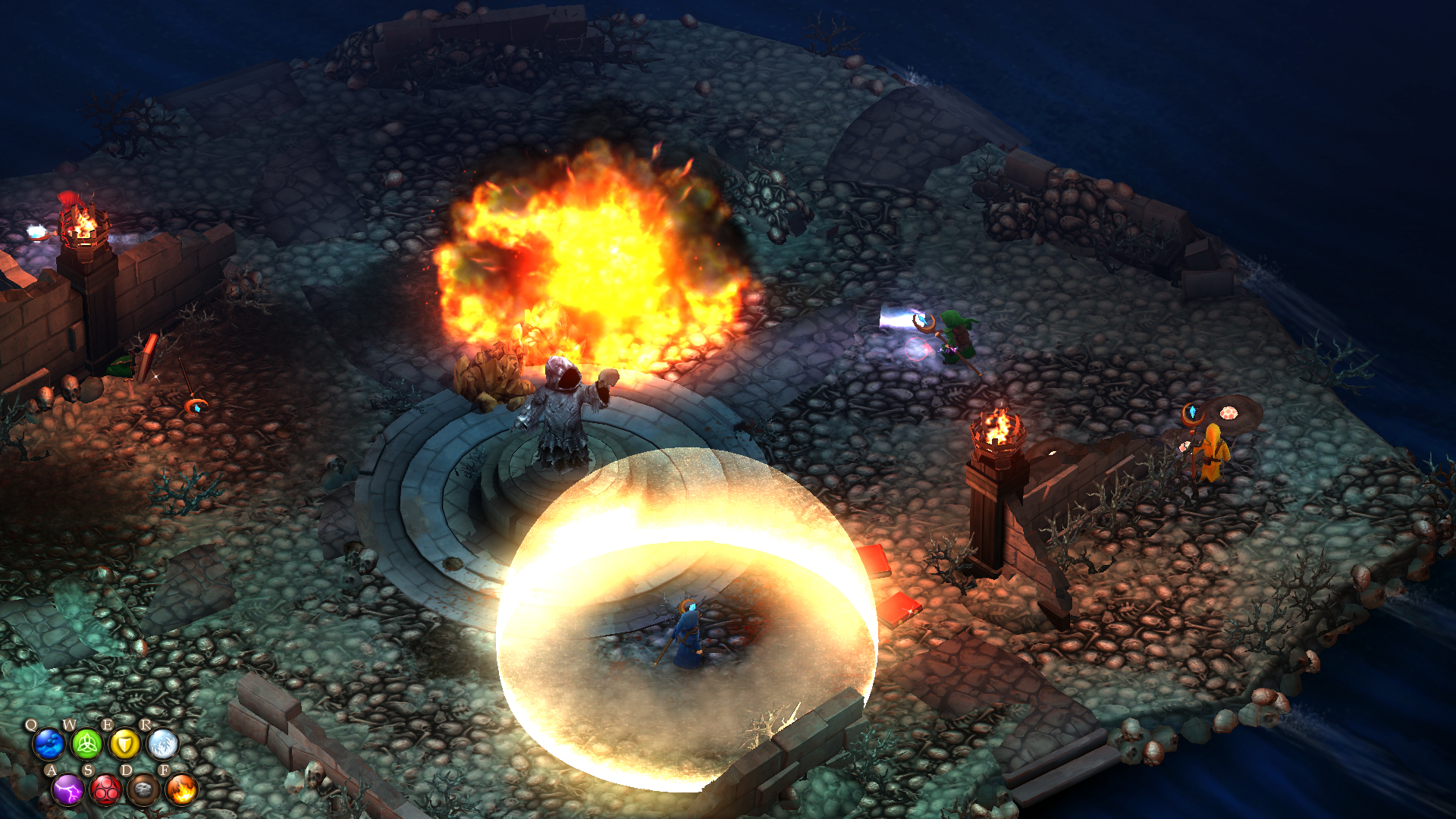Choose the green Life element orb
The image size is (1456, 819).
(x=86, y=744)
